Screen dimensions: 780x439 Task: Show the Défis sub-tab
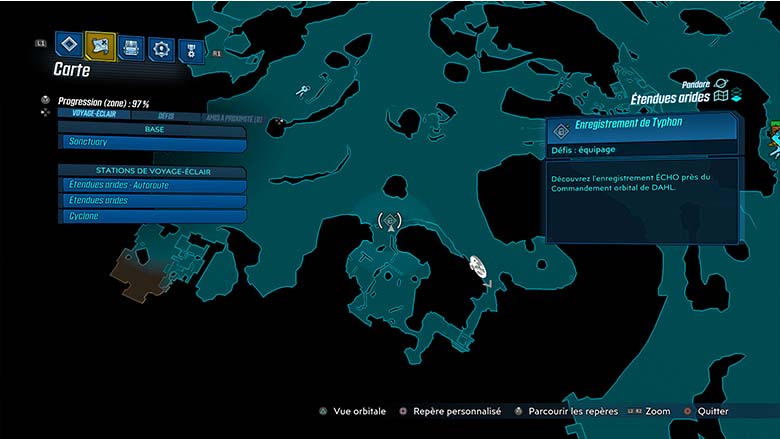(x=165, y=116)
